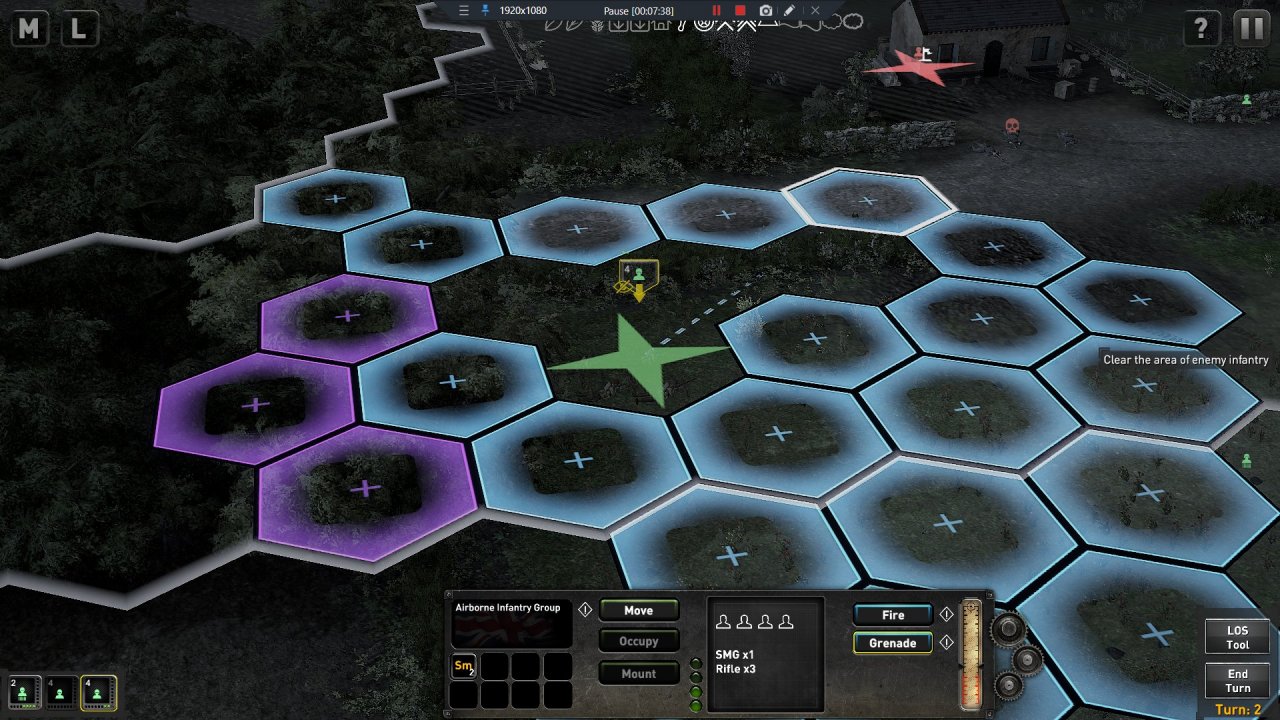Pause the recording timer on the overlay
Image resolution: width=1280 pixels, height=720 pixels.
tap(716, 10)
